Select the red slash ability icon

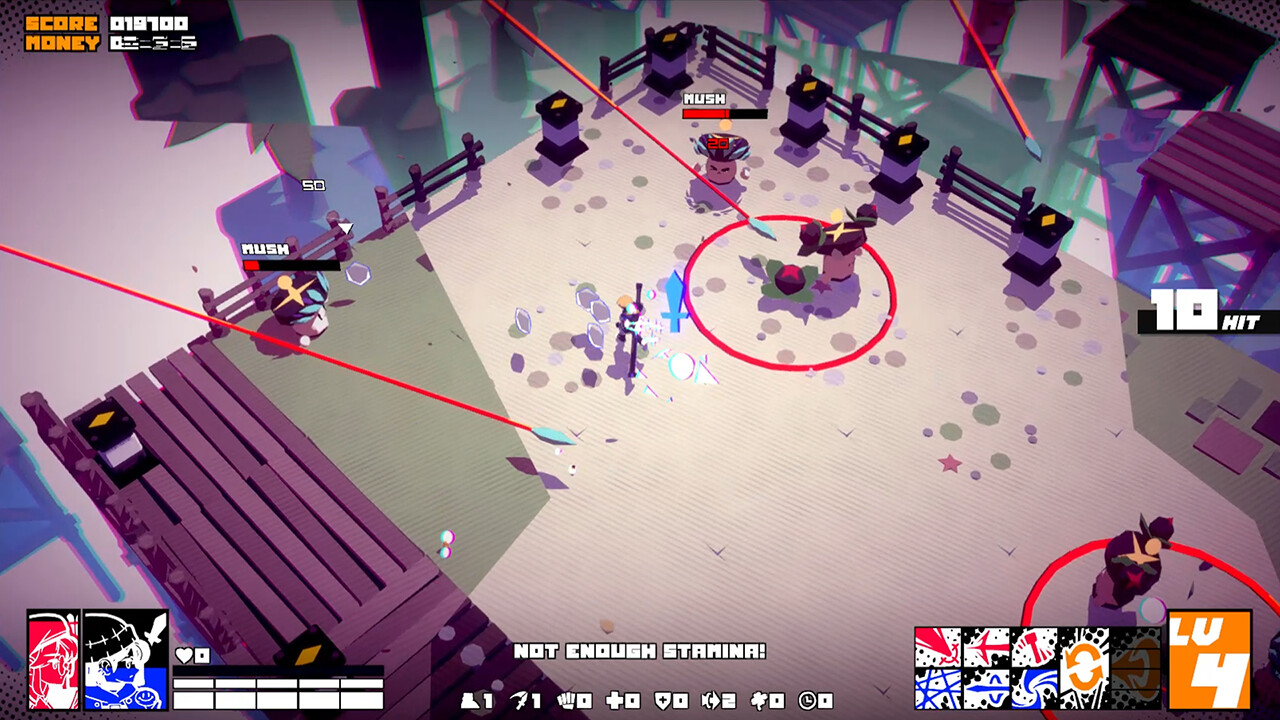click(937, 648)
